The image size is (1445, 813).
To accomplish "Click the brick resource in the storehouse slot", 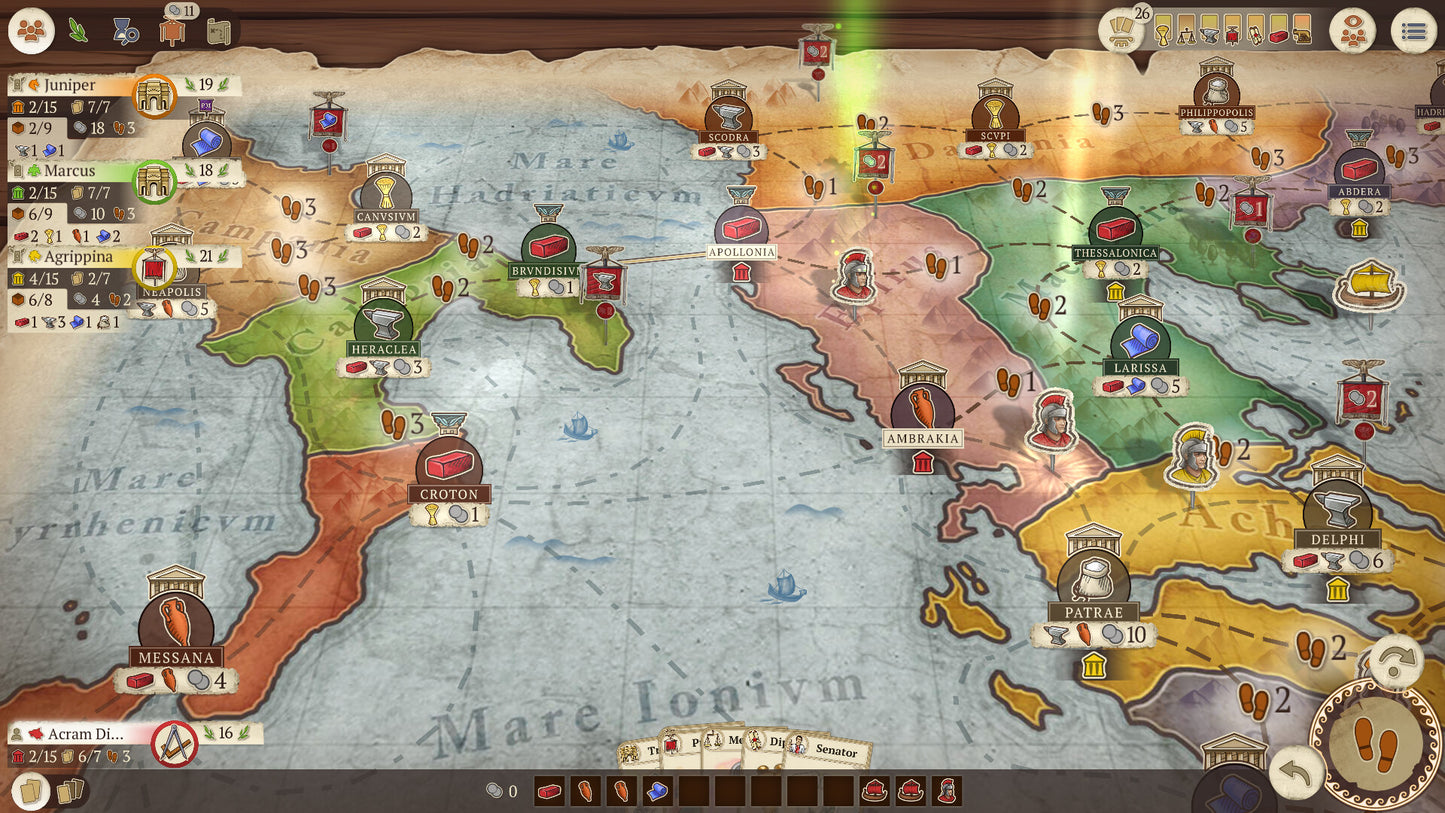I will point(551,790).
